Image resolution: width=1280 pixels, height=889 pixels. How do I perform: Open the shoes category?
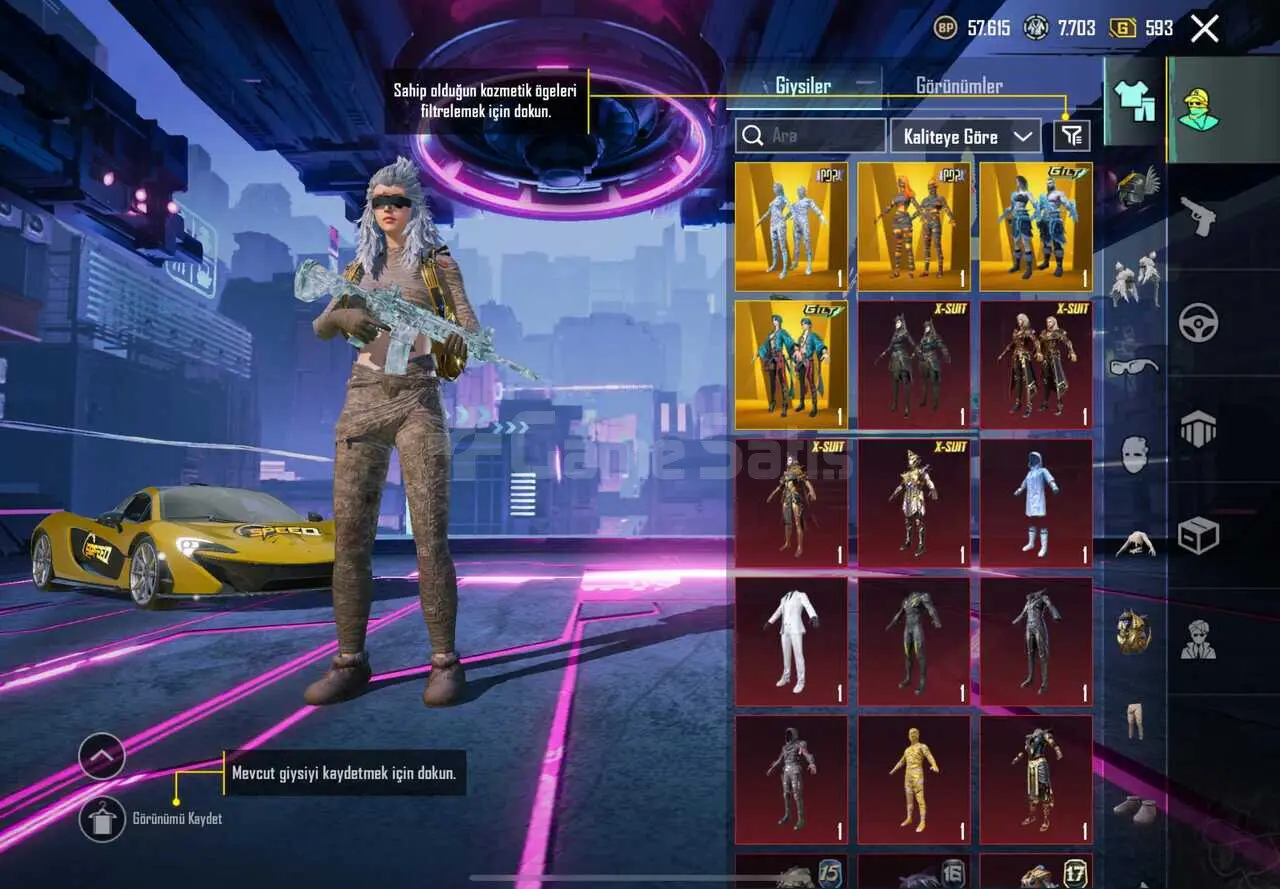1135,808
